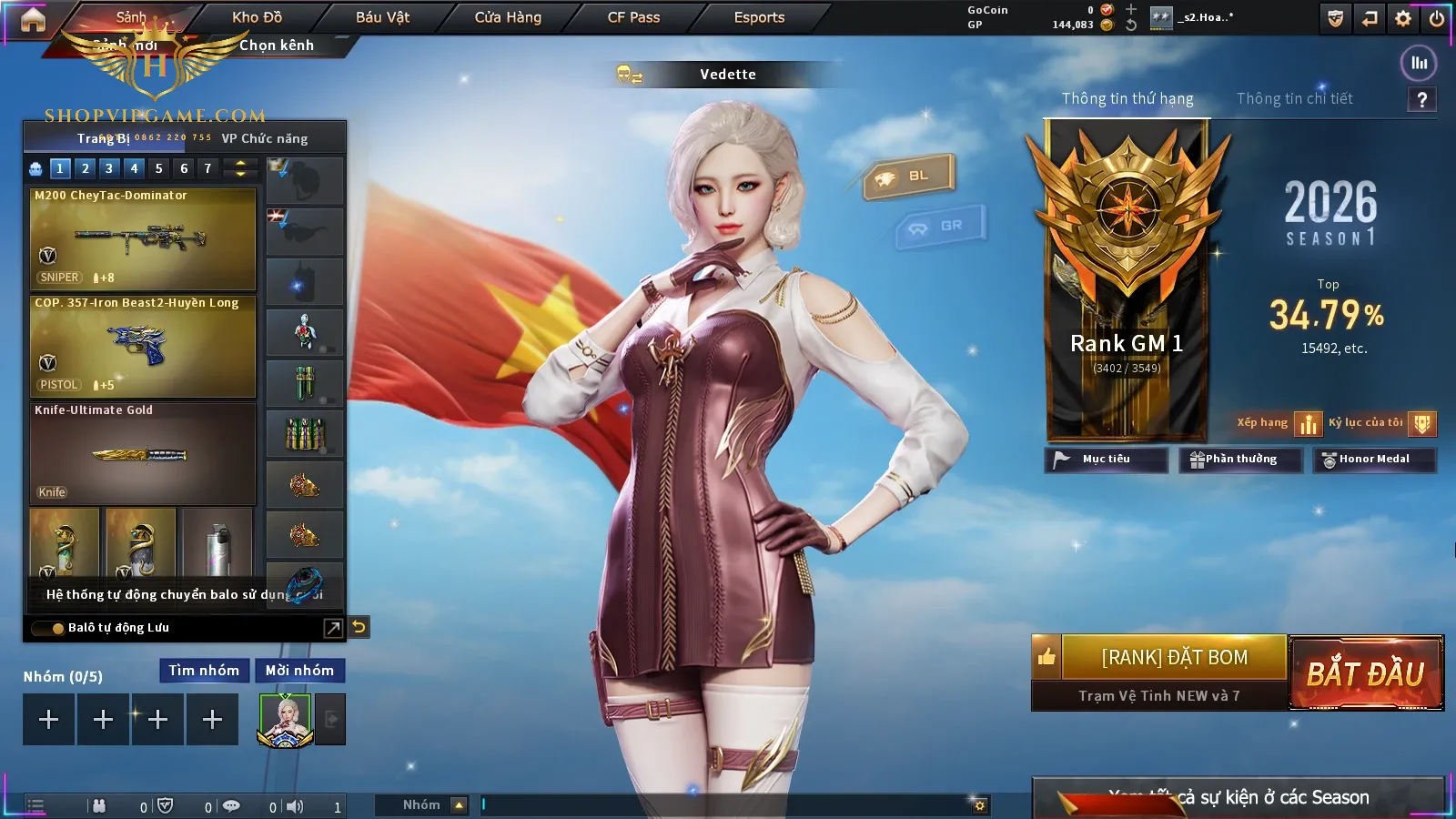Image resolution: width=1456 pixels, height=819 pixels.
Task: Open the gear settings icon
Action: tap(1403, 18)
